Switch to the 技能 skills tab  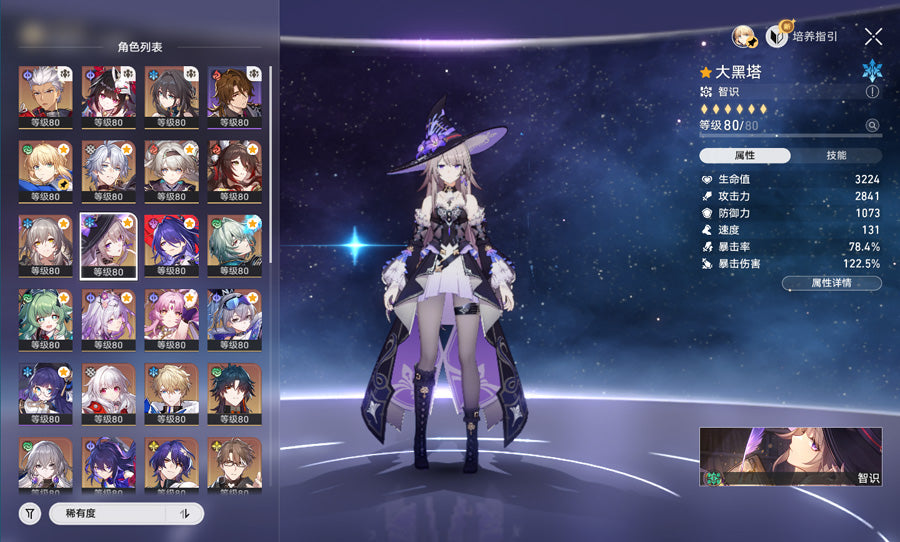[x=836, y=155]
